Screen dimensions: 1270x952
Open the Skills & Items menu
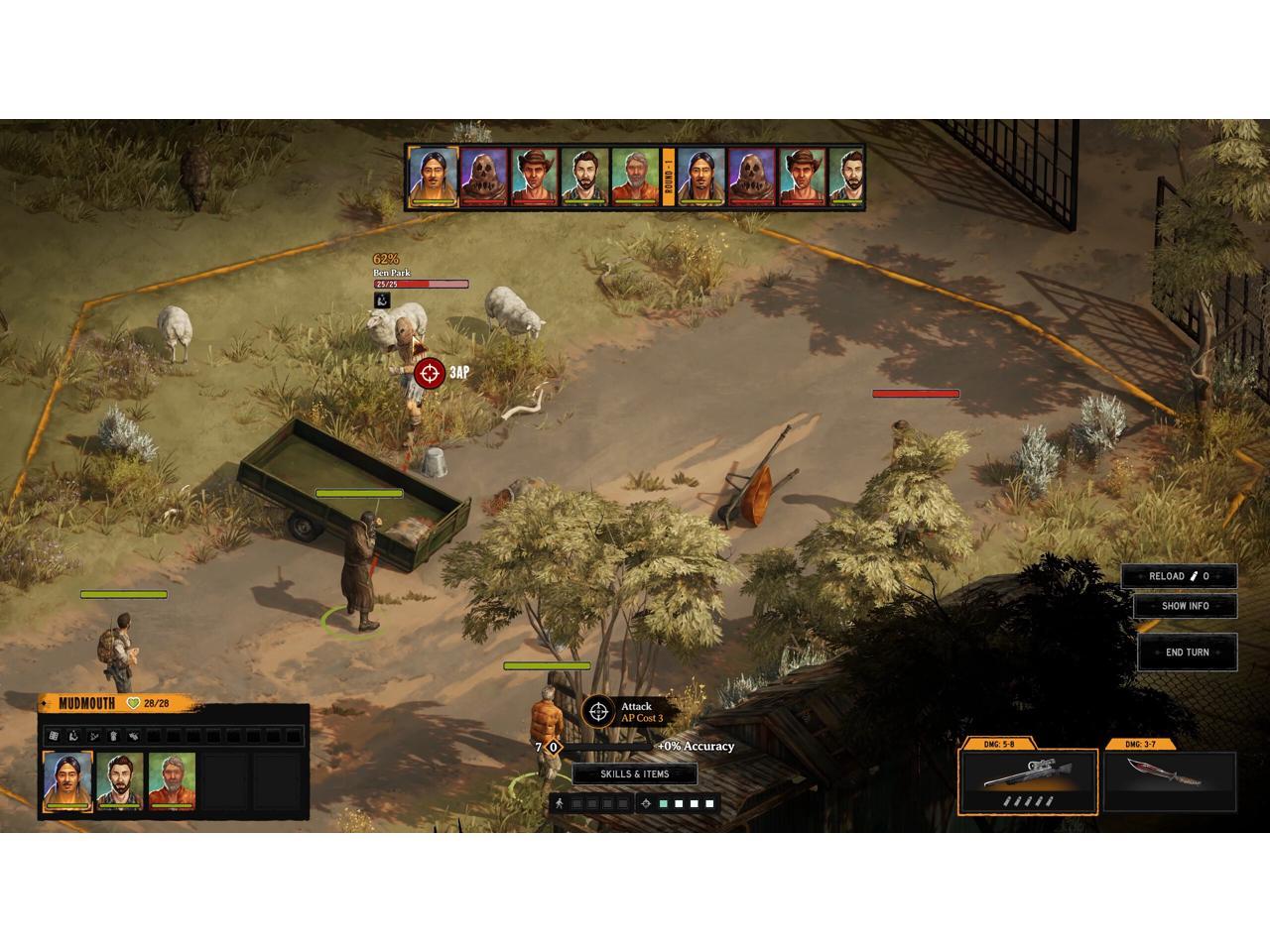tap(635, 774)
